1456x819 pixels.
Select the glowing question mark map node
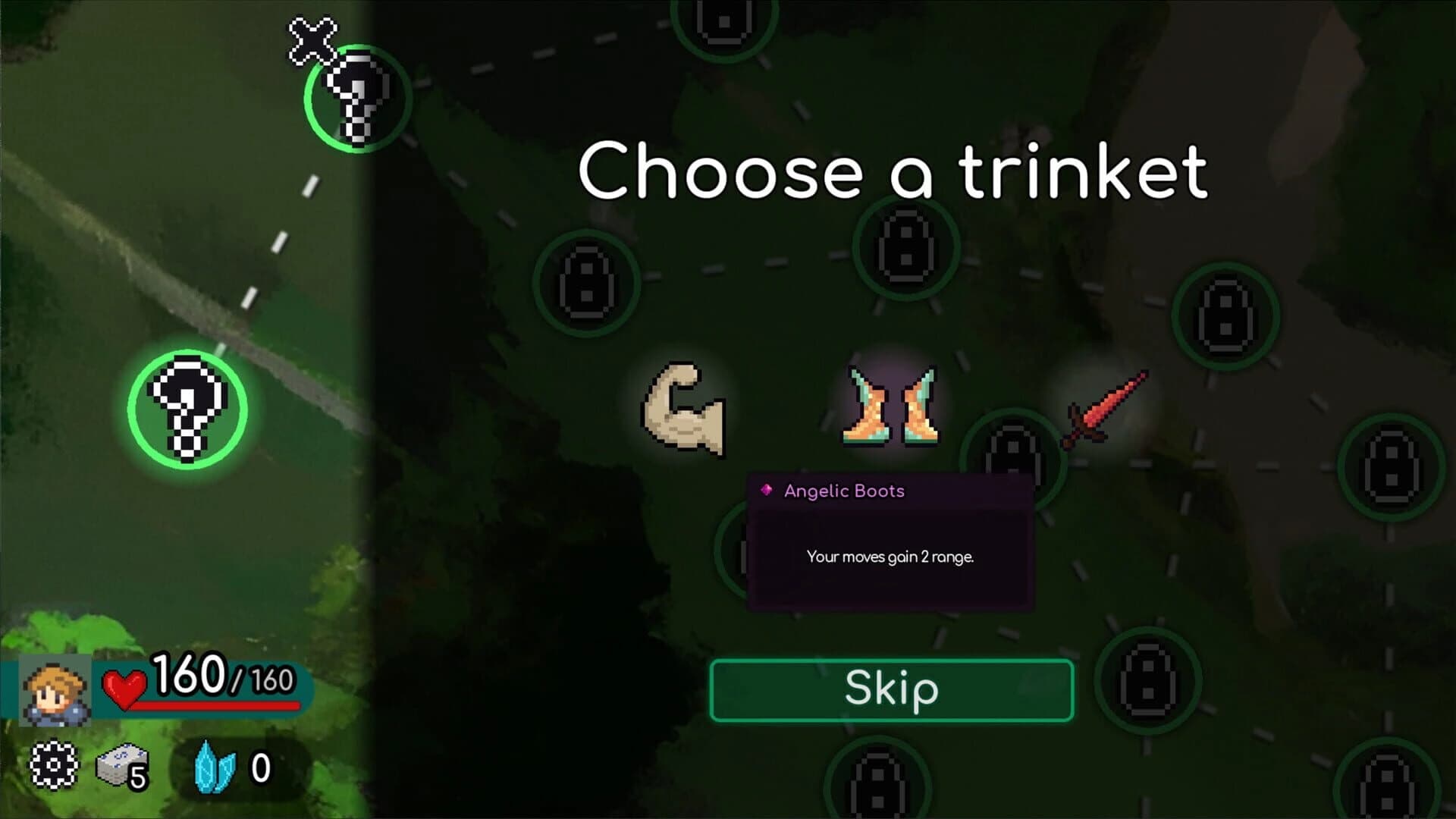[188, 409]
